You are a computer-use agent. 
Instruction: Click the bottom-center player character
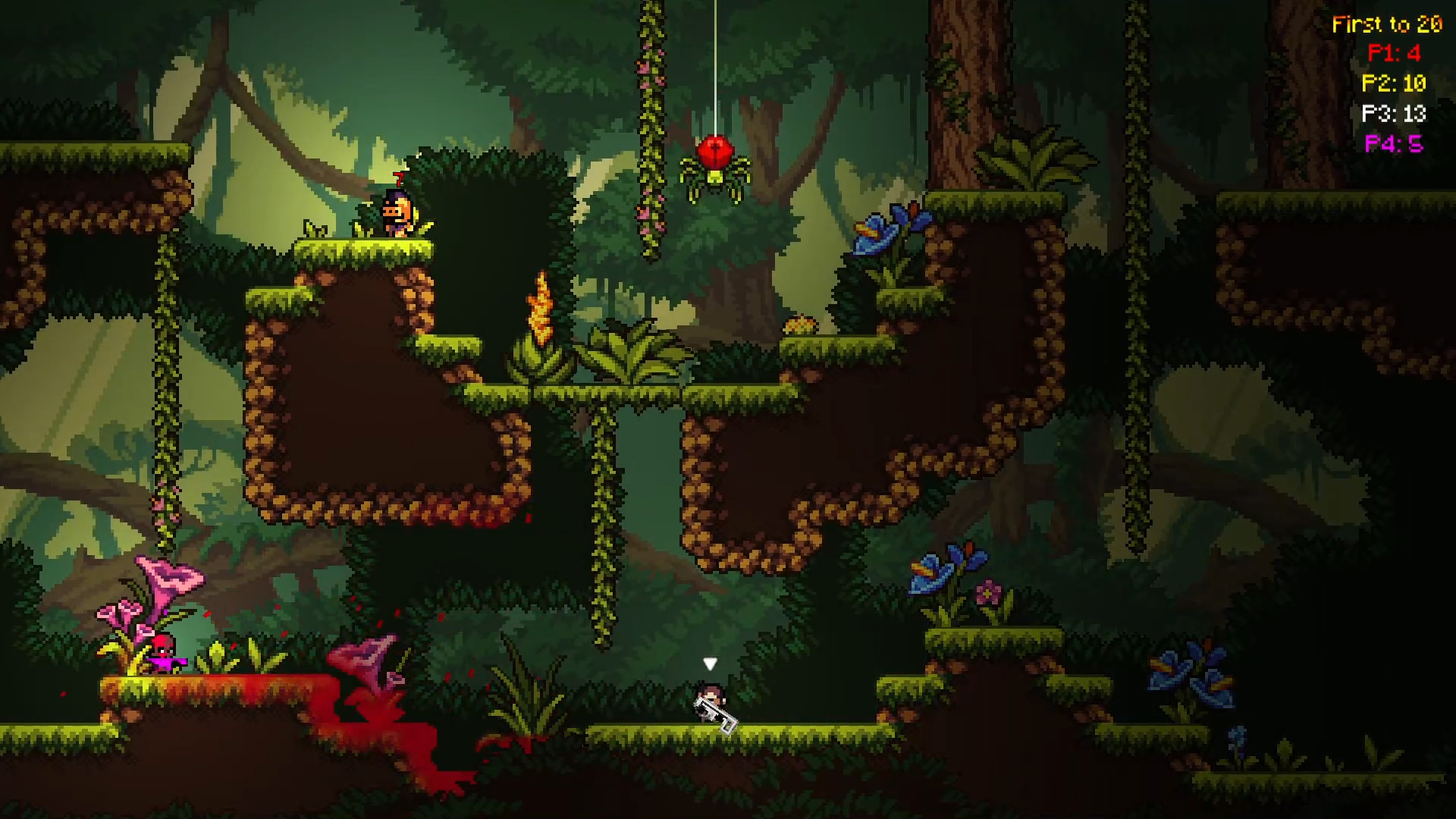click(711, 699)
